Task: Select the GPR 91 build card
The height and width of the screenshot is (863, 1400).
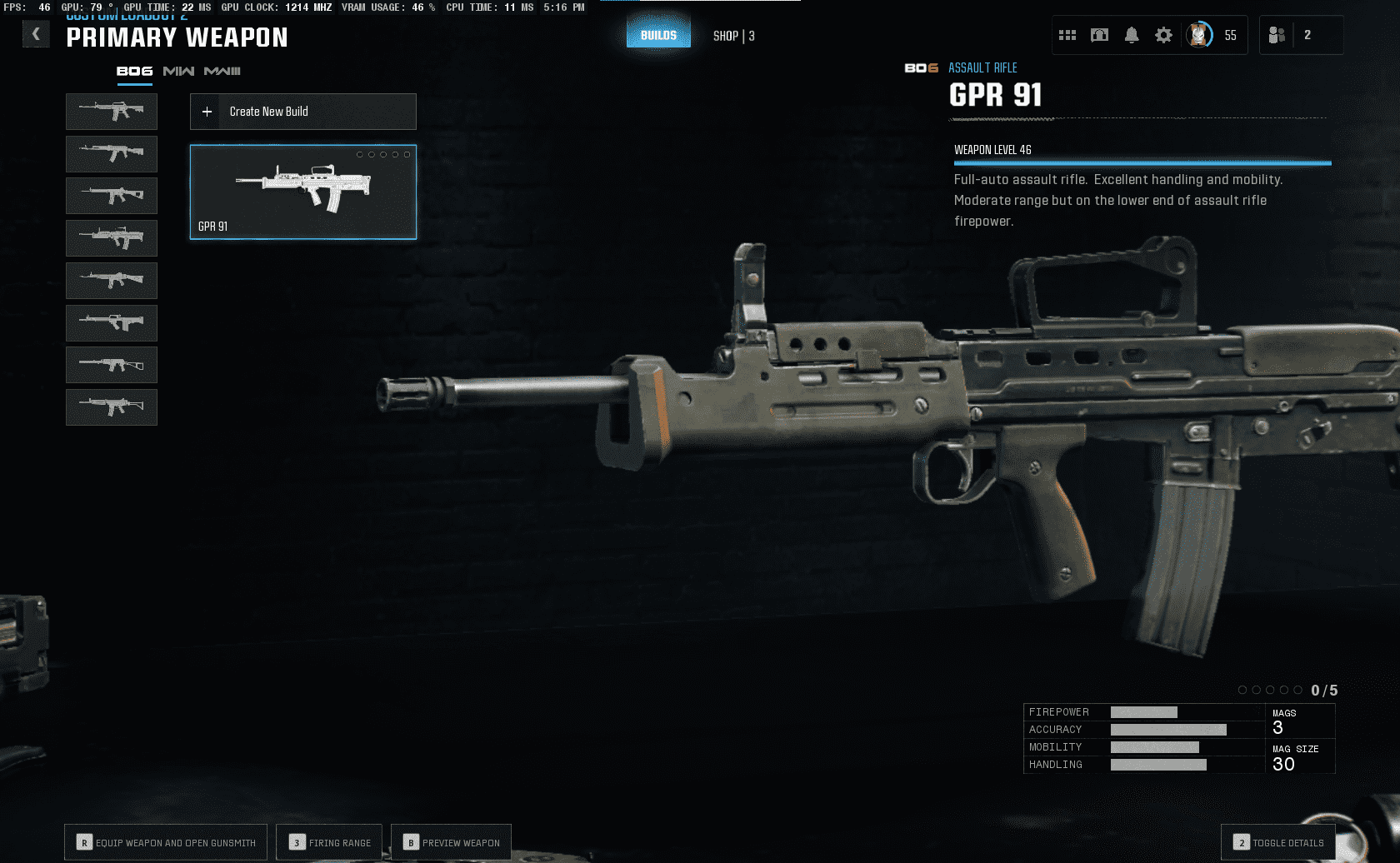Action: tap(303, 192)
